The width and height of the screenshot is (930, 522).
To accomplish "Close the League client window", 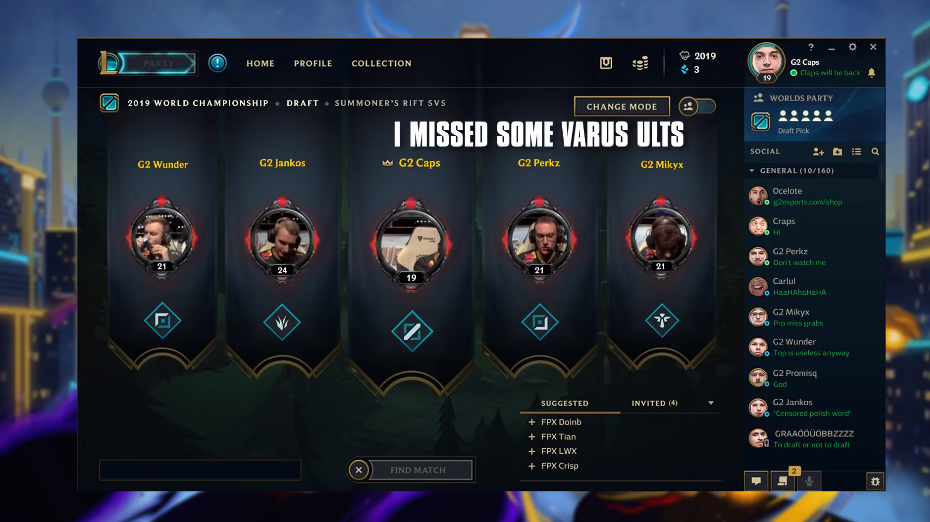I will (x=873, y=47).
